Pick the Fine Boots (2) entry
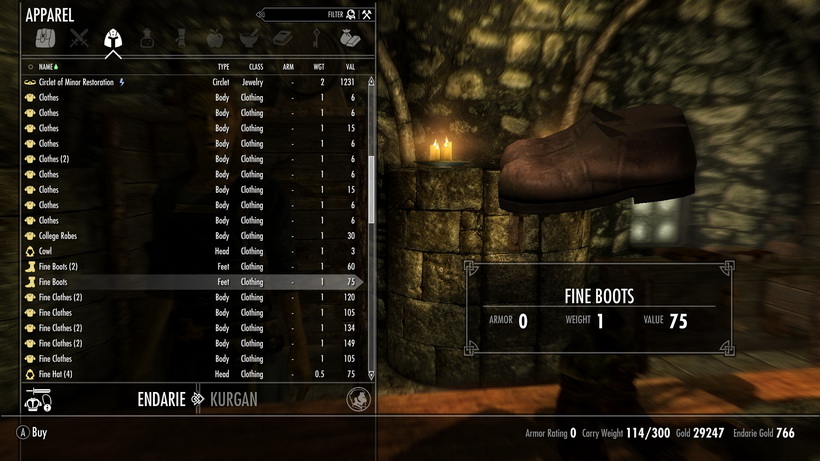Screen dimensions: 820x461 click(x=58, y=267)
